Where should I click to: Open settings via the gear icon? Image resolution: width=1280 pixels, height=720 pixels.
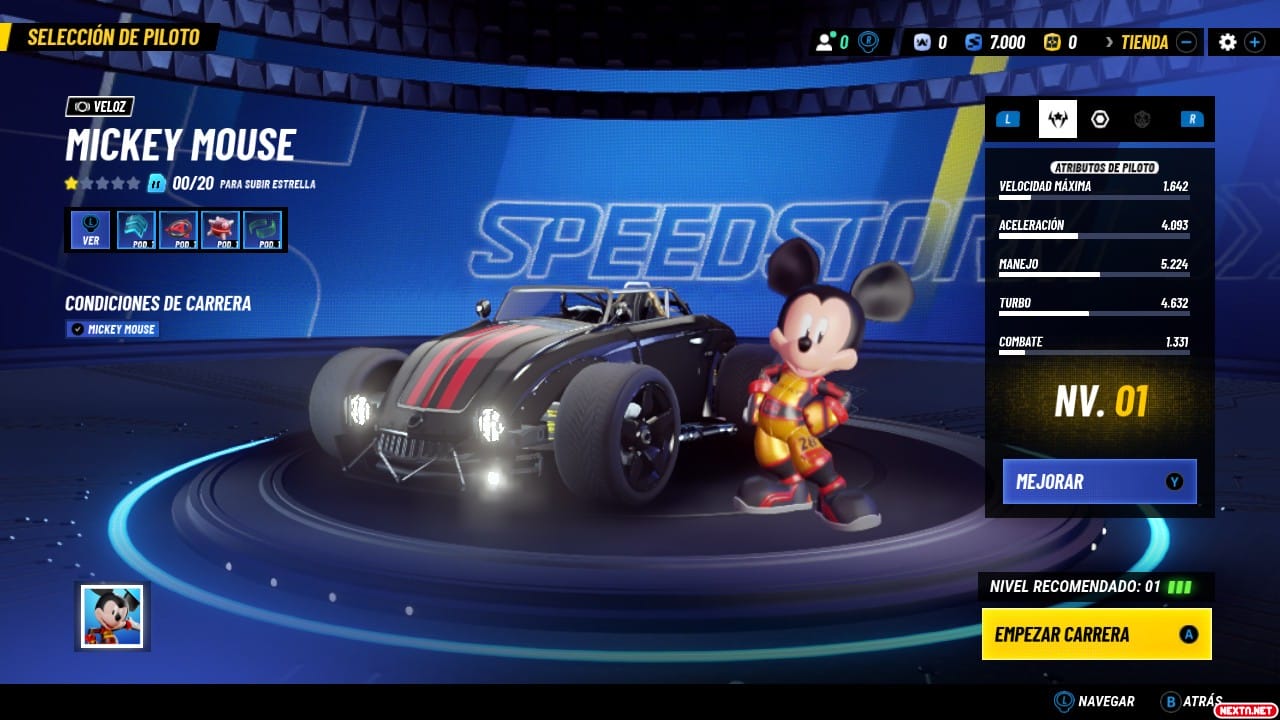tap(1227, 42)
